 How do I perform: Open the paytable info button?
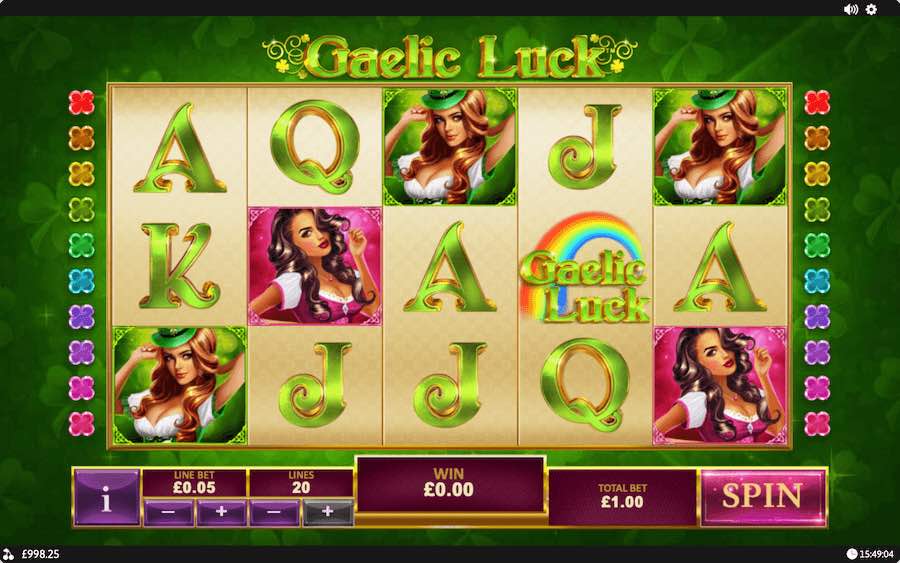(106, 499)
